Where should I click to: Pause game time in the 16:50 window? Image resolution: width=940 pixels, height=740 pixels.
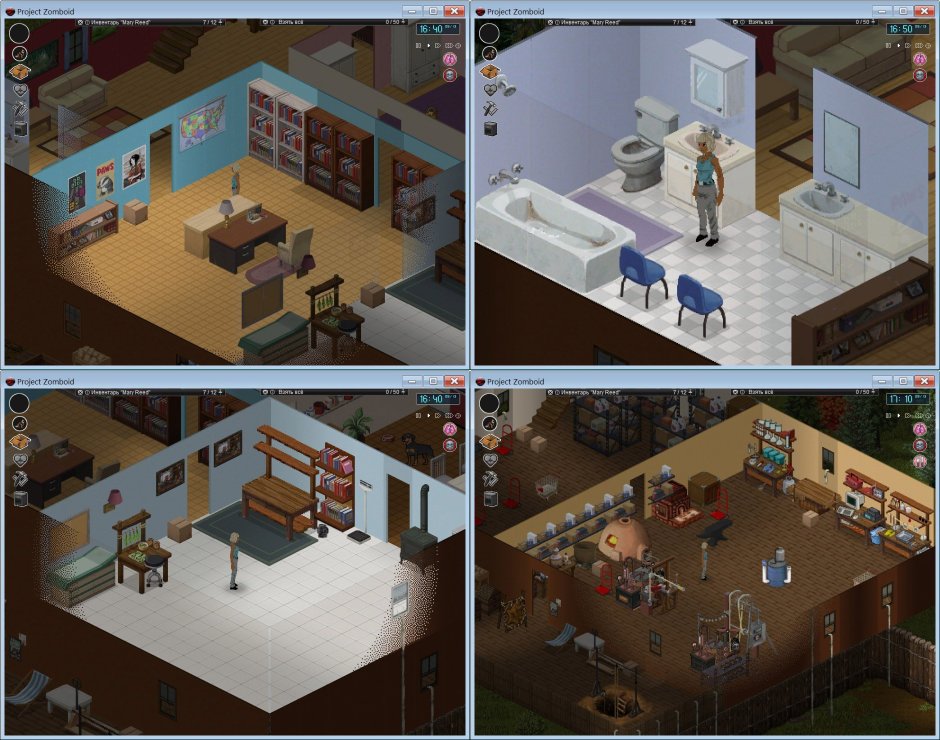coord(888,44)
